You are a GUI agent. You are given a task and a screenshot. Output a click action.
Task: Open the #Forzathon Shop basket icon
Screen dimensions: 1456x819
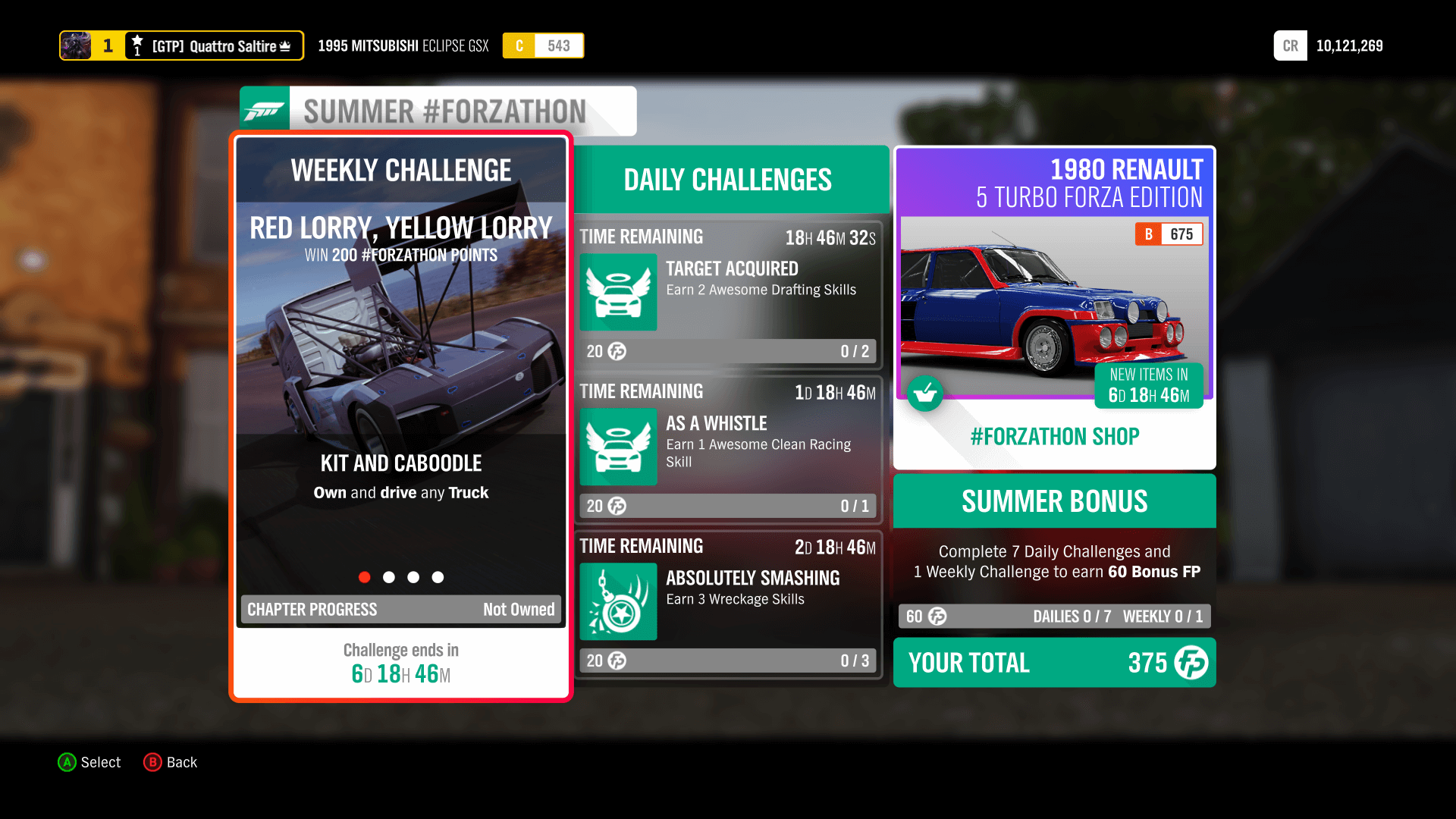(926, 394)
